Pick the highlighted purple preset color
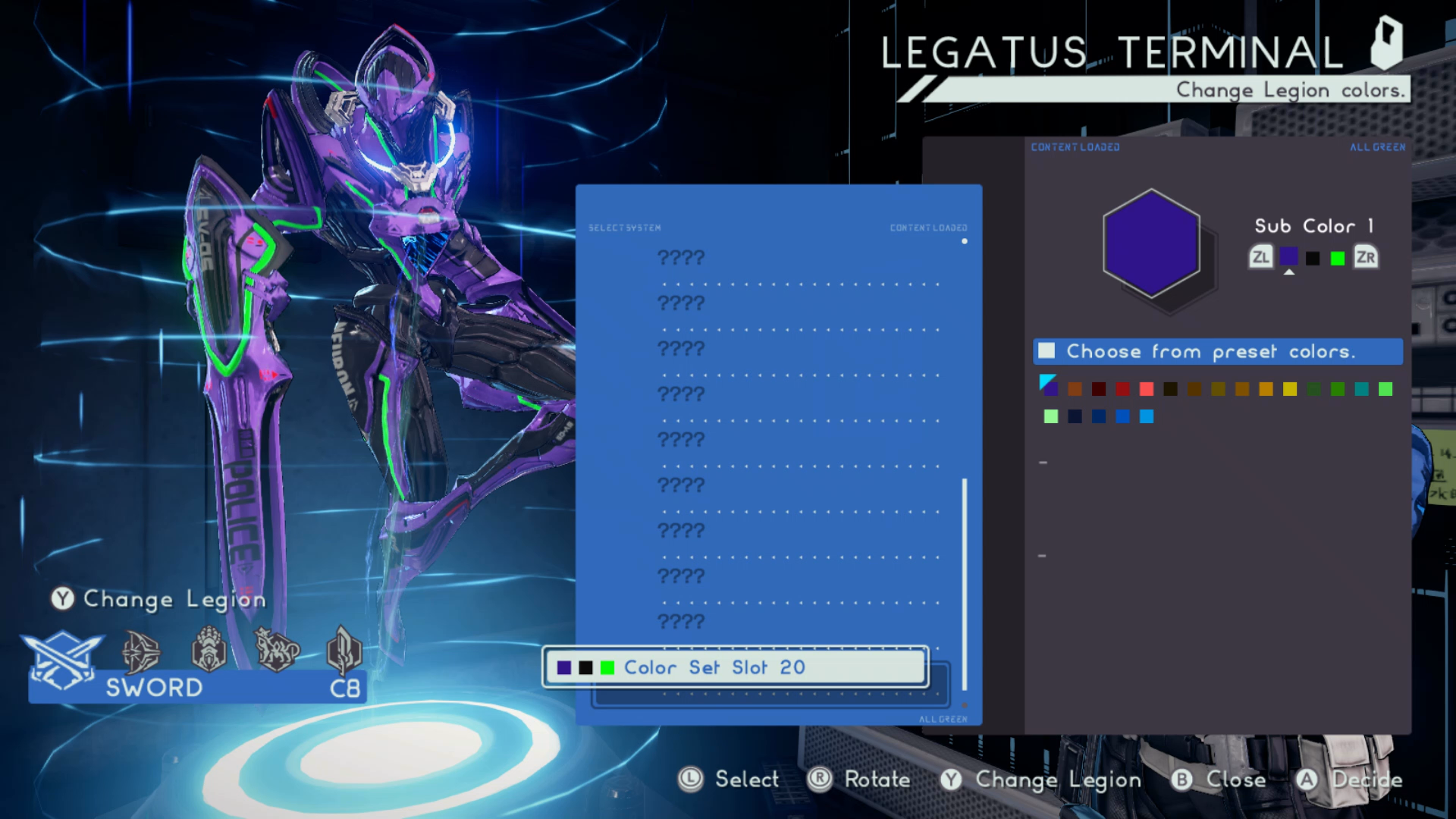This screenshot has width=1456, height=819. point(1050,389)
